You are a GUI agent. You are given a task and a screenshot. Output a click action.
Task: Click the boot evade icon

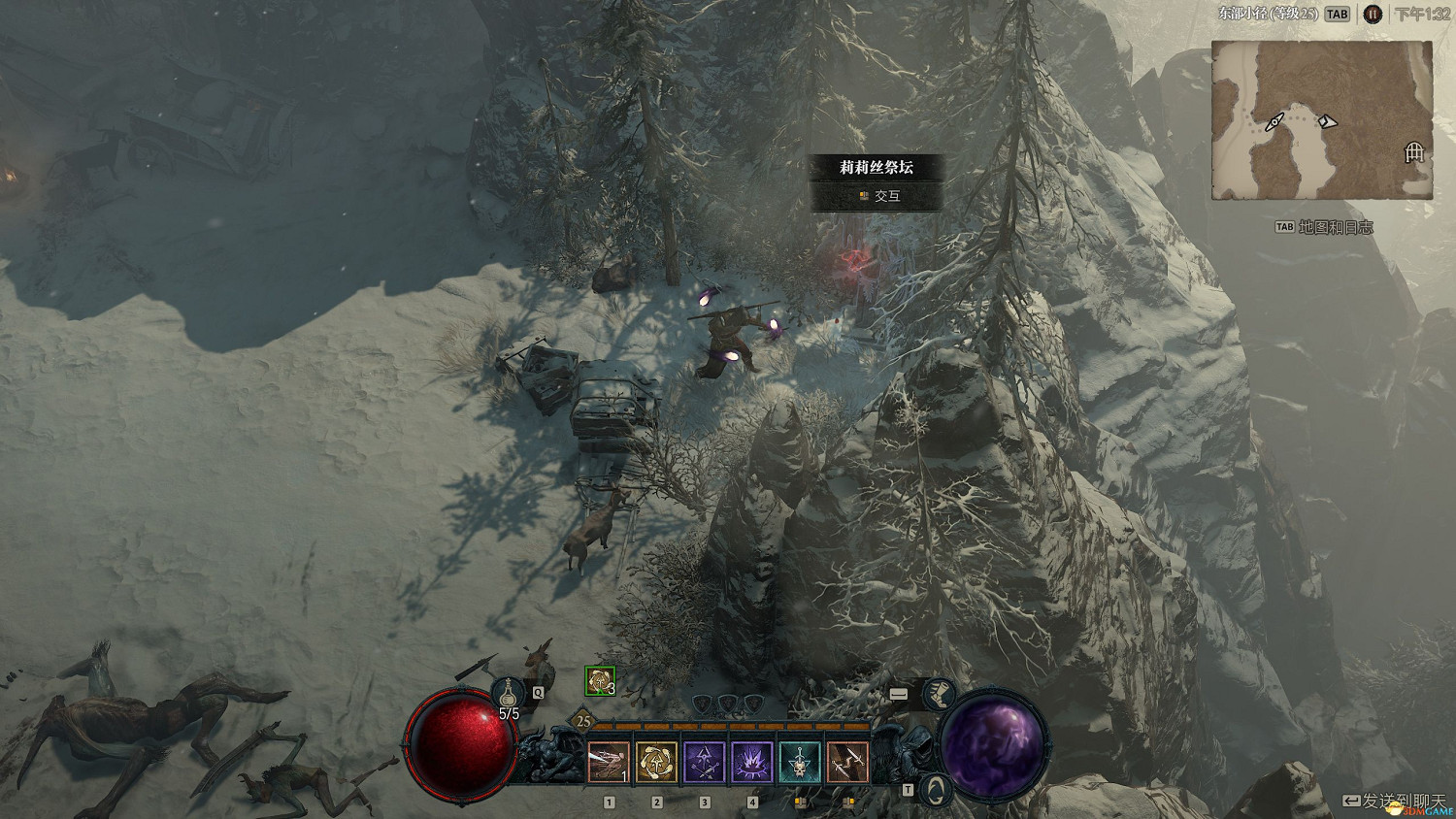click(x=937, y=693)
